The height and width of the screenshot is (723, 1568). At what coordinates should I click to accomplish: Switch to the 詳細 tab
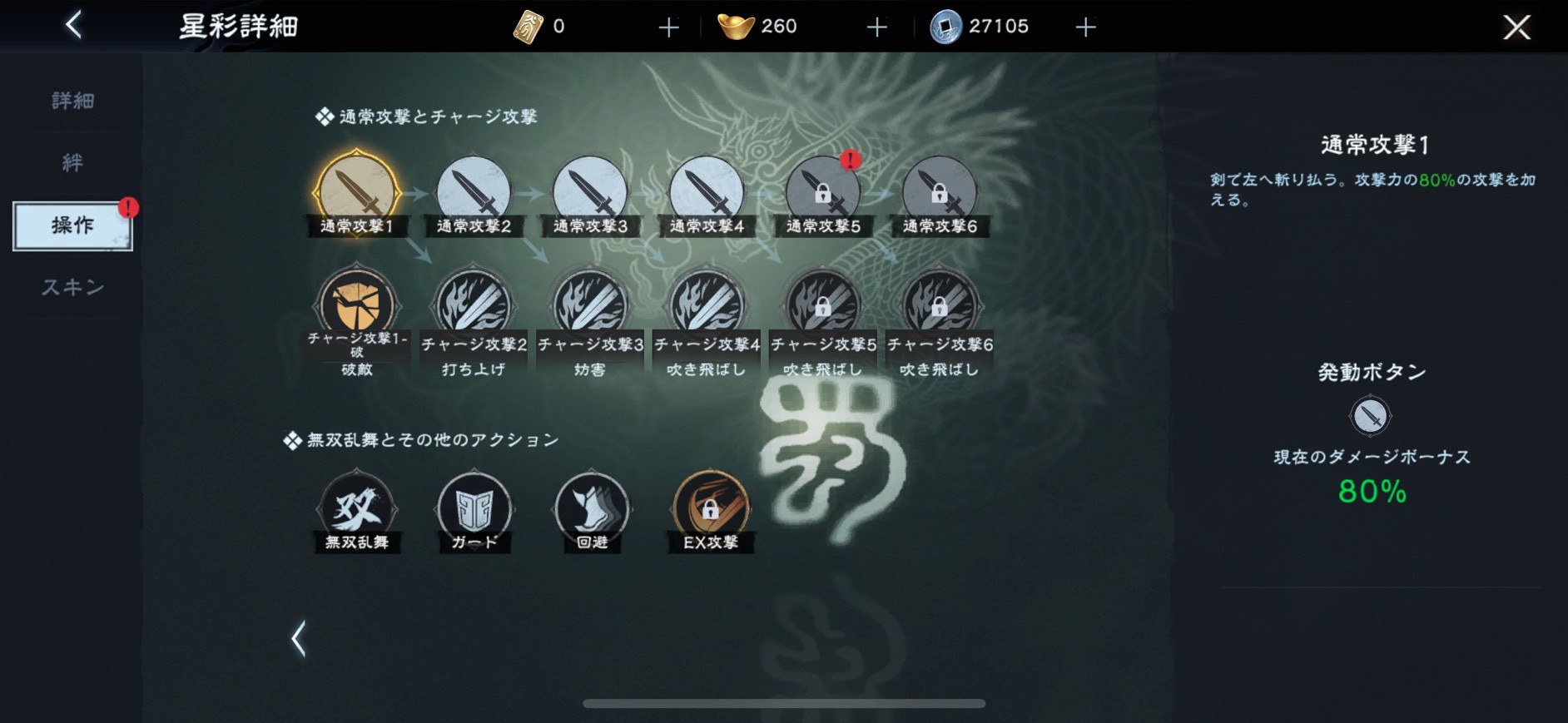71,100
